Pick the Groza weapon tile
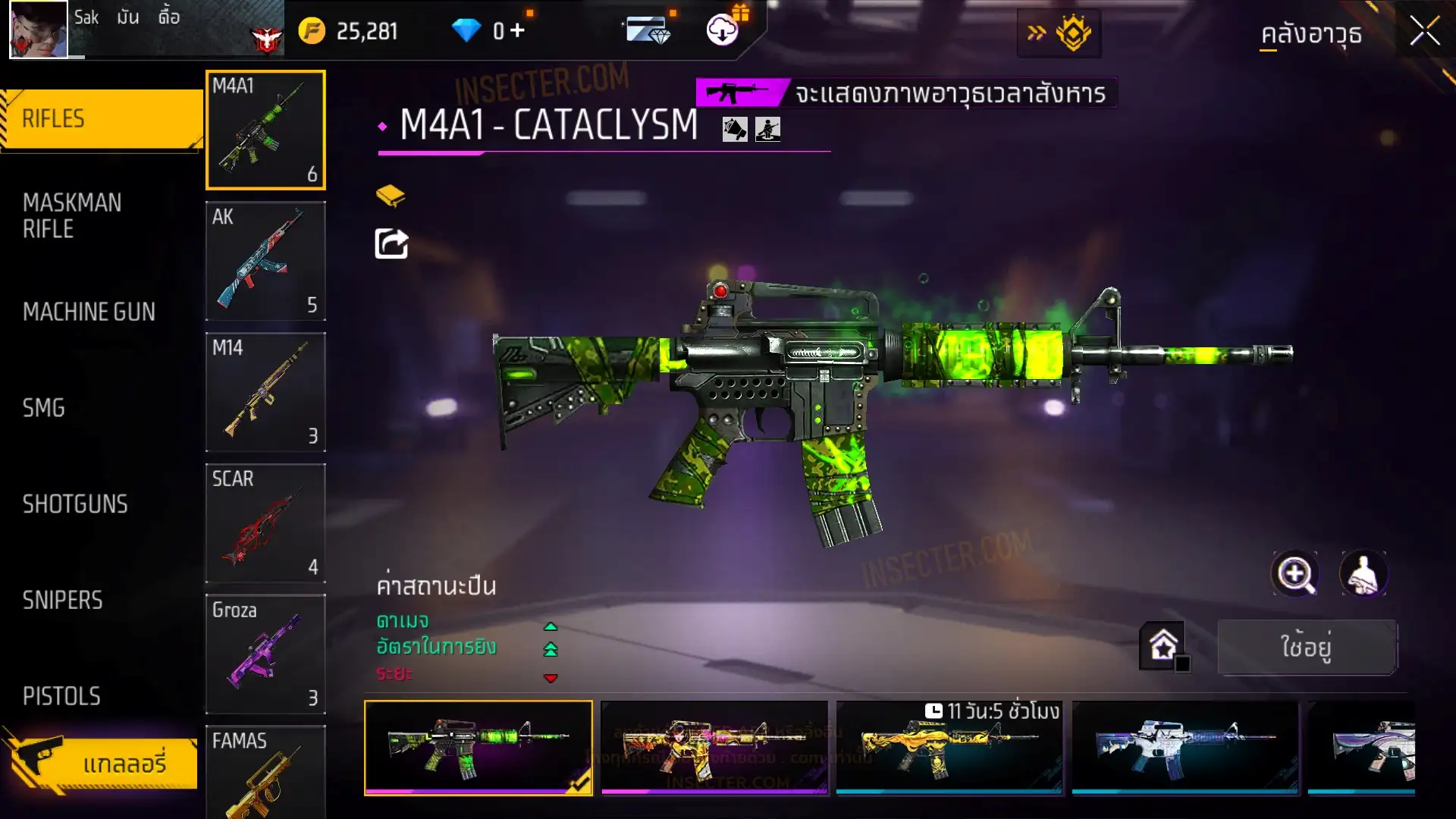 click(x=265, y=654)
